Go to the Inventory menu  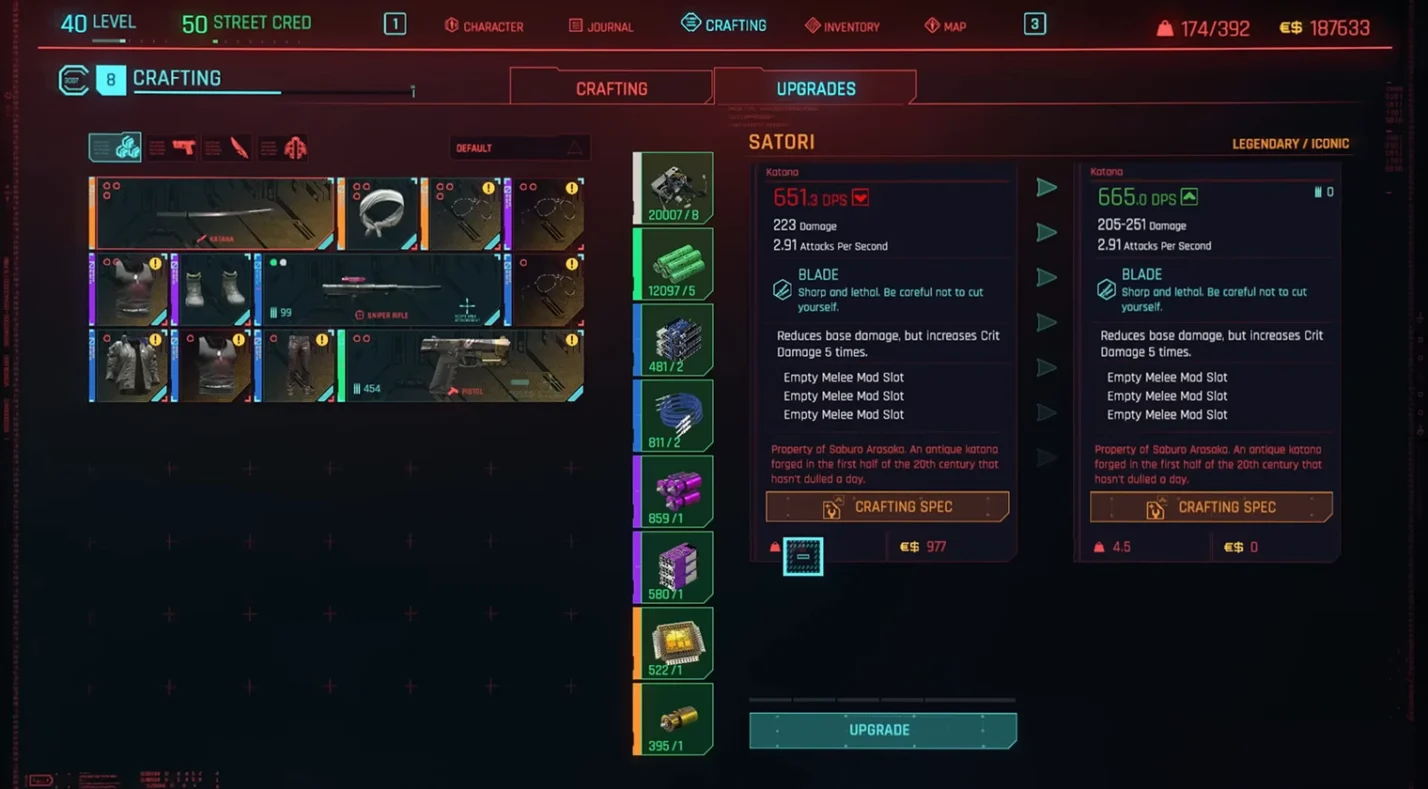pos(842,26)
